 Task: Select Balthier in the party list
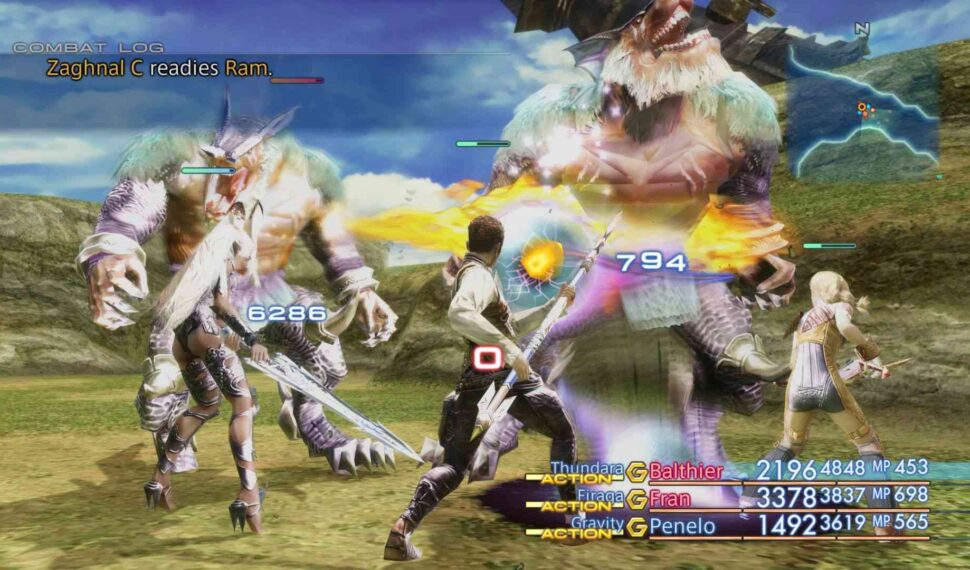(x=688, y=470)
